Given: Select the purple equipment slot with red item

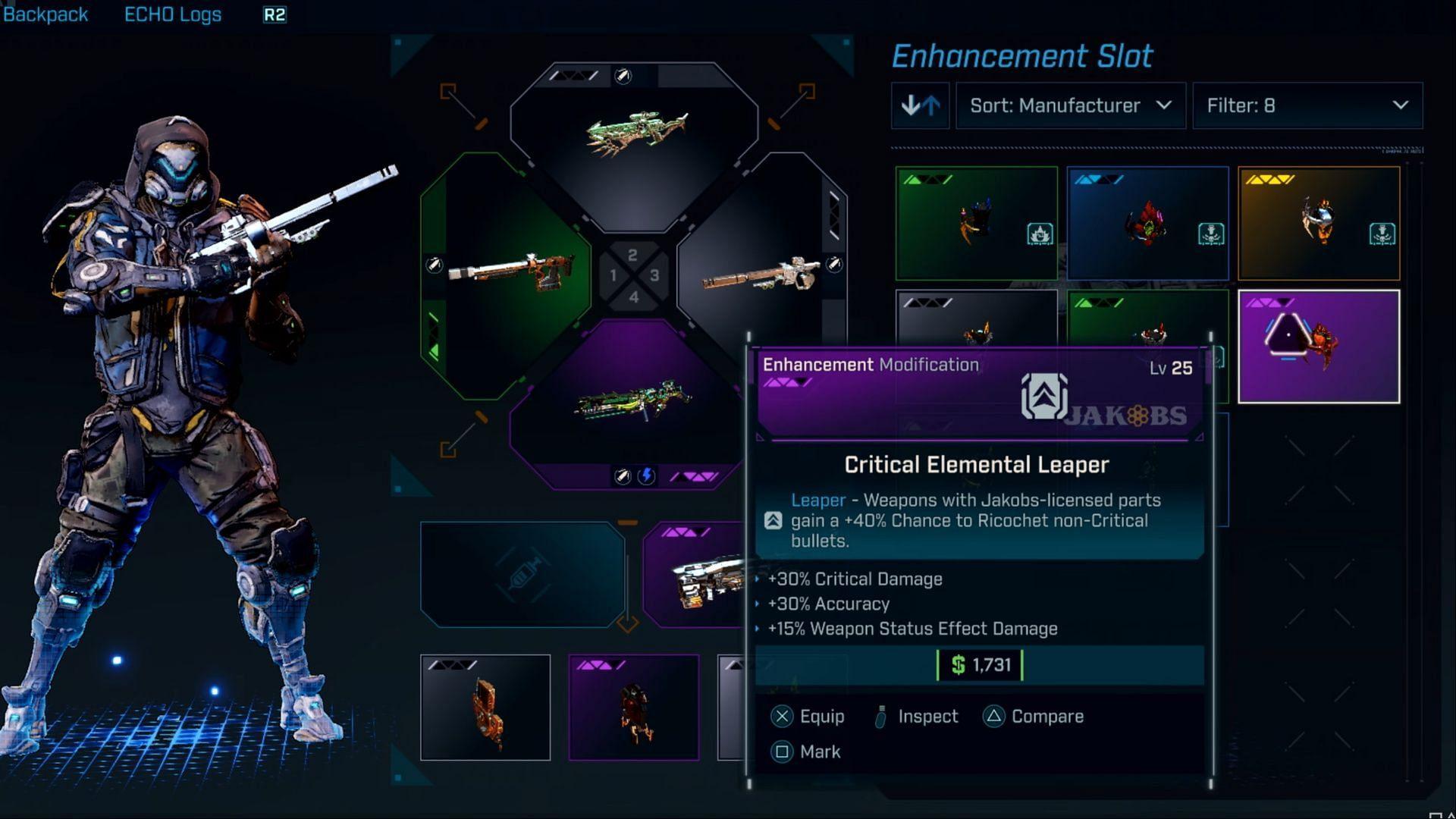Looking at the screenshot, I should point(634,708).
